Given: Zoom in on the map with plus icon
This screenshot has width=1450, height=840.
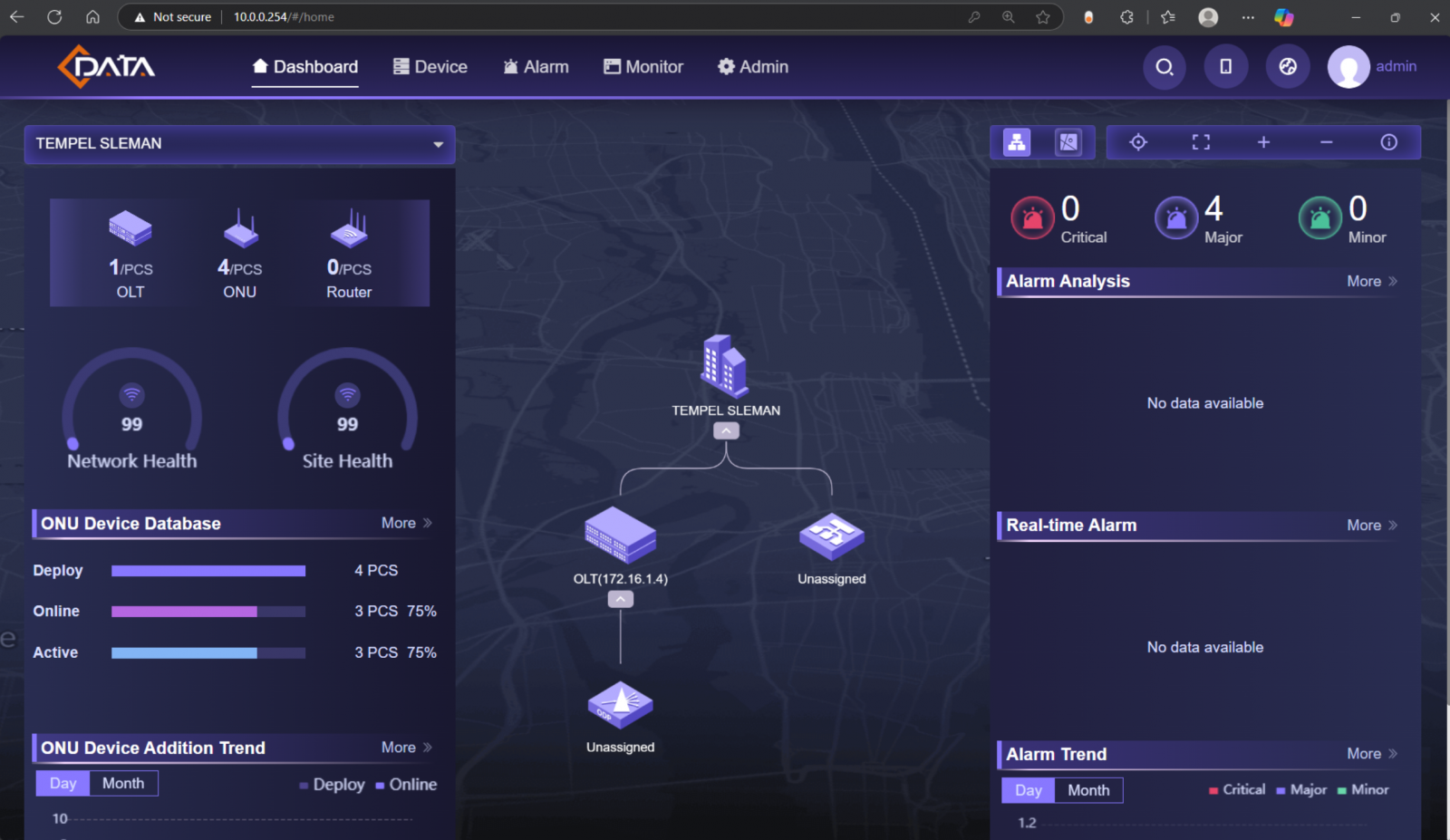Looking at the screenshot, I should point(1262,141).
